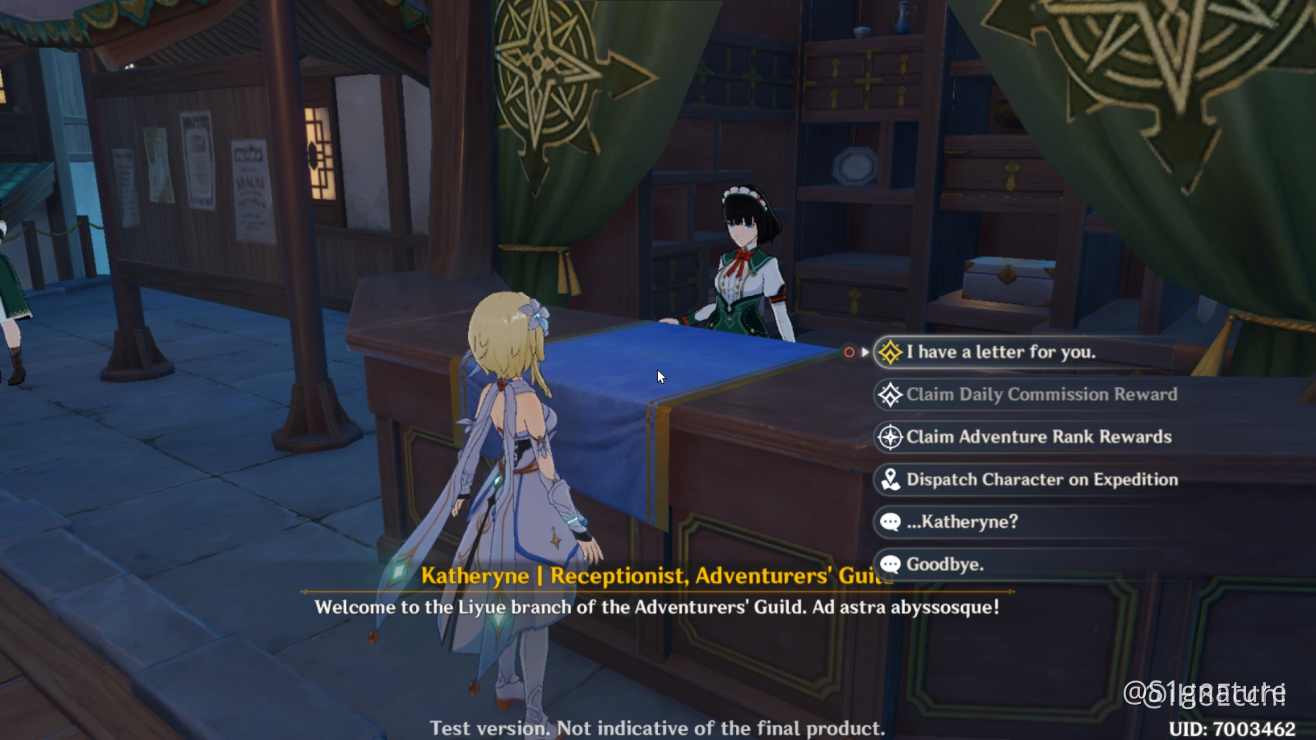Click the UID: 7003462 text
Viewport: 1316px width, 740px height.
pyautogui.click(x=1232, y=727)
